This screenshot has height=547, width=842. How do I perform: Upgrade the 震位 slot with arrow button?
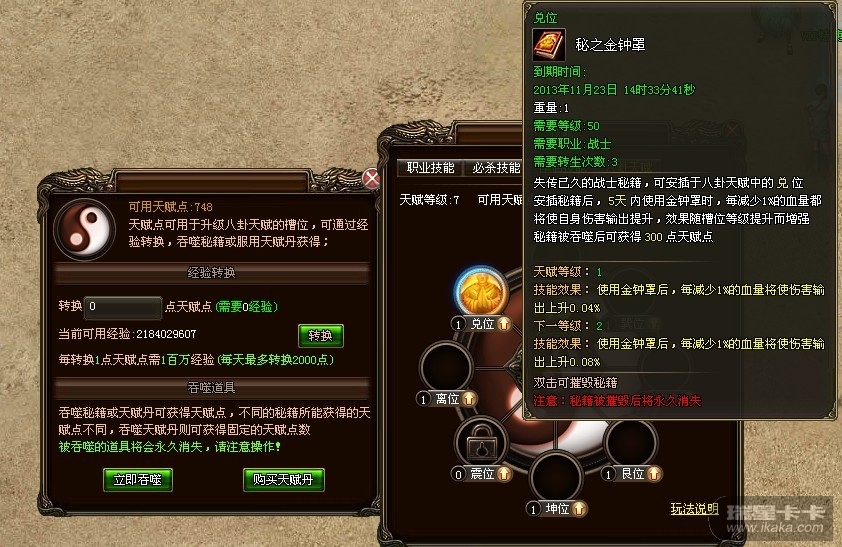coord(505,474)
